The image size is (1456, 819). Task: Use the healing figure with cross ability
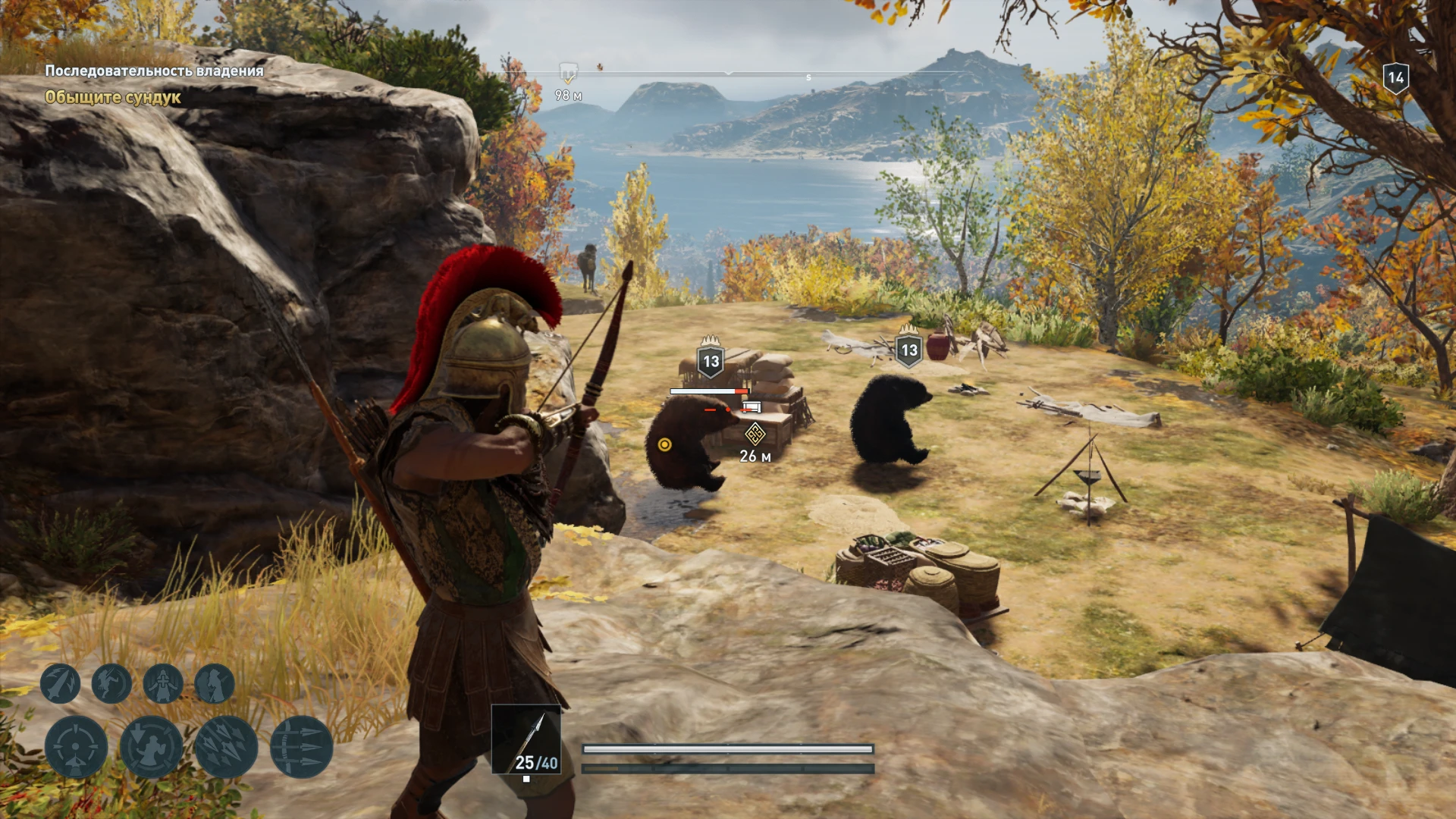coord(163,683)
